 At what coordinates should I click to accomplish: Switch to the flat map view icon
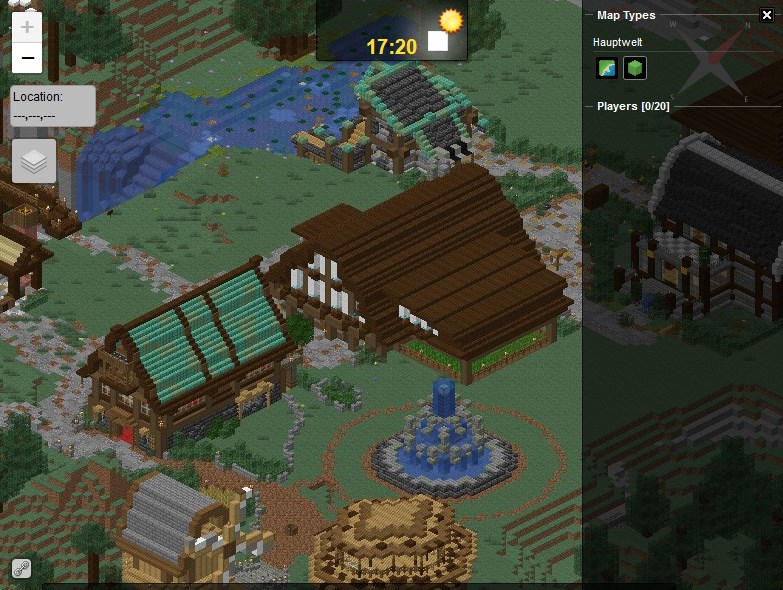coord(607,68)
